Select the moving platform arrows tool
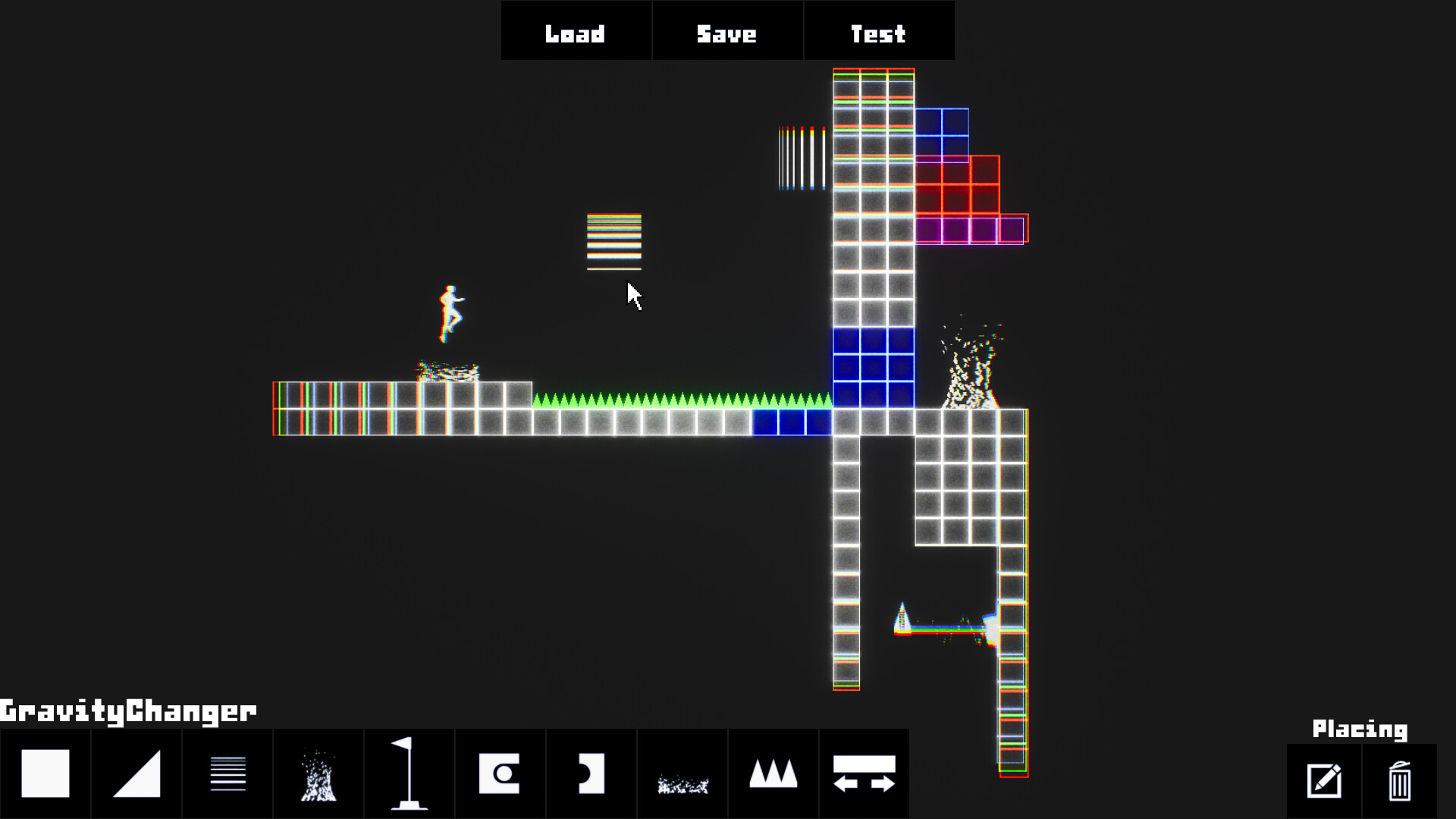Viewport: 1456px width, 819px height. 864,773
